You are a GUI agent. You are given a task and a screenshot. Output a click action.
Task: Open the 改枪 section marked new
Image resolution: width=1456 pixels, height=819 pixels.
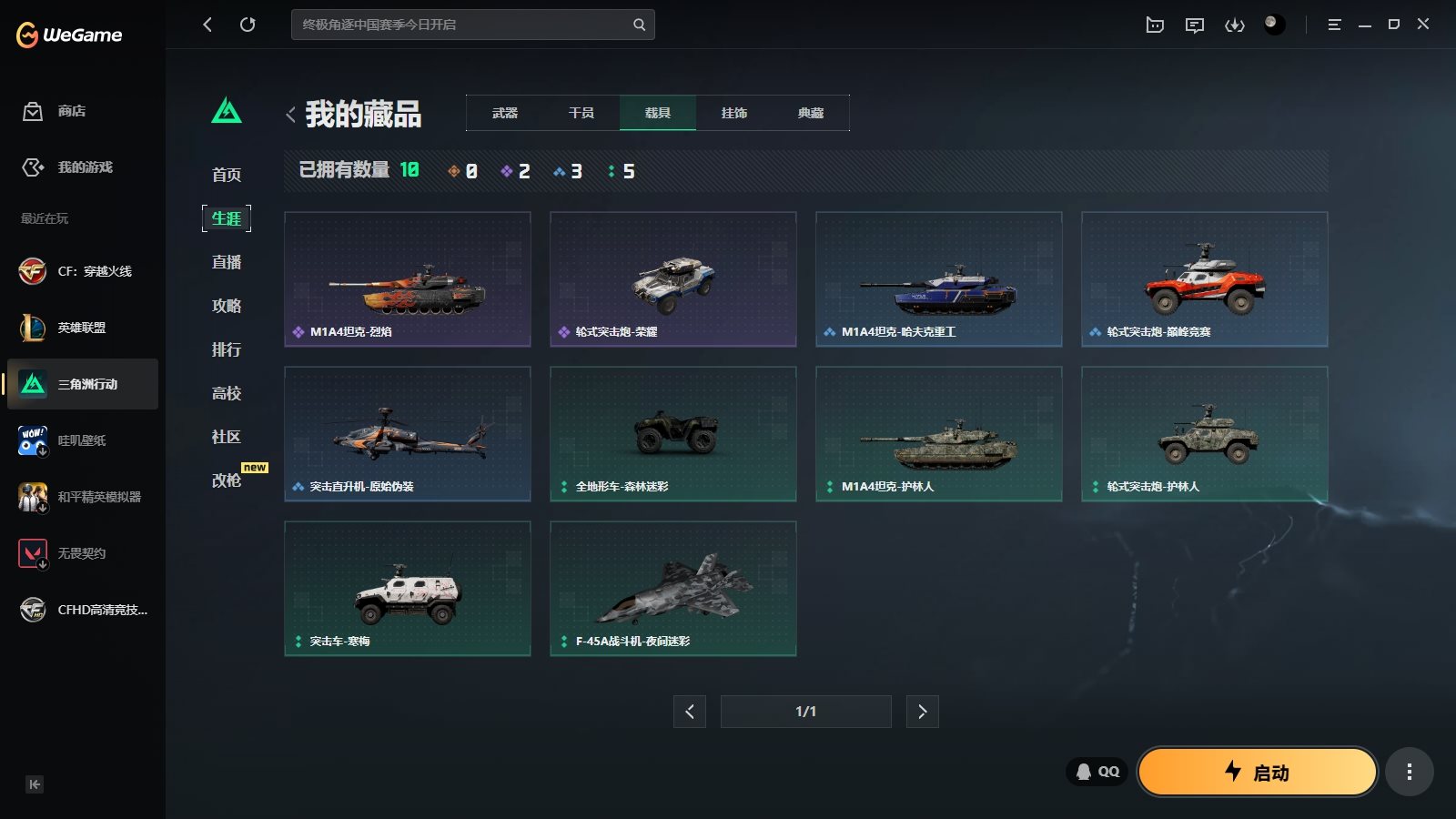[227, 480]
